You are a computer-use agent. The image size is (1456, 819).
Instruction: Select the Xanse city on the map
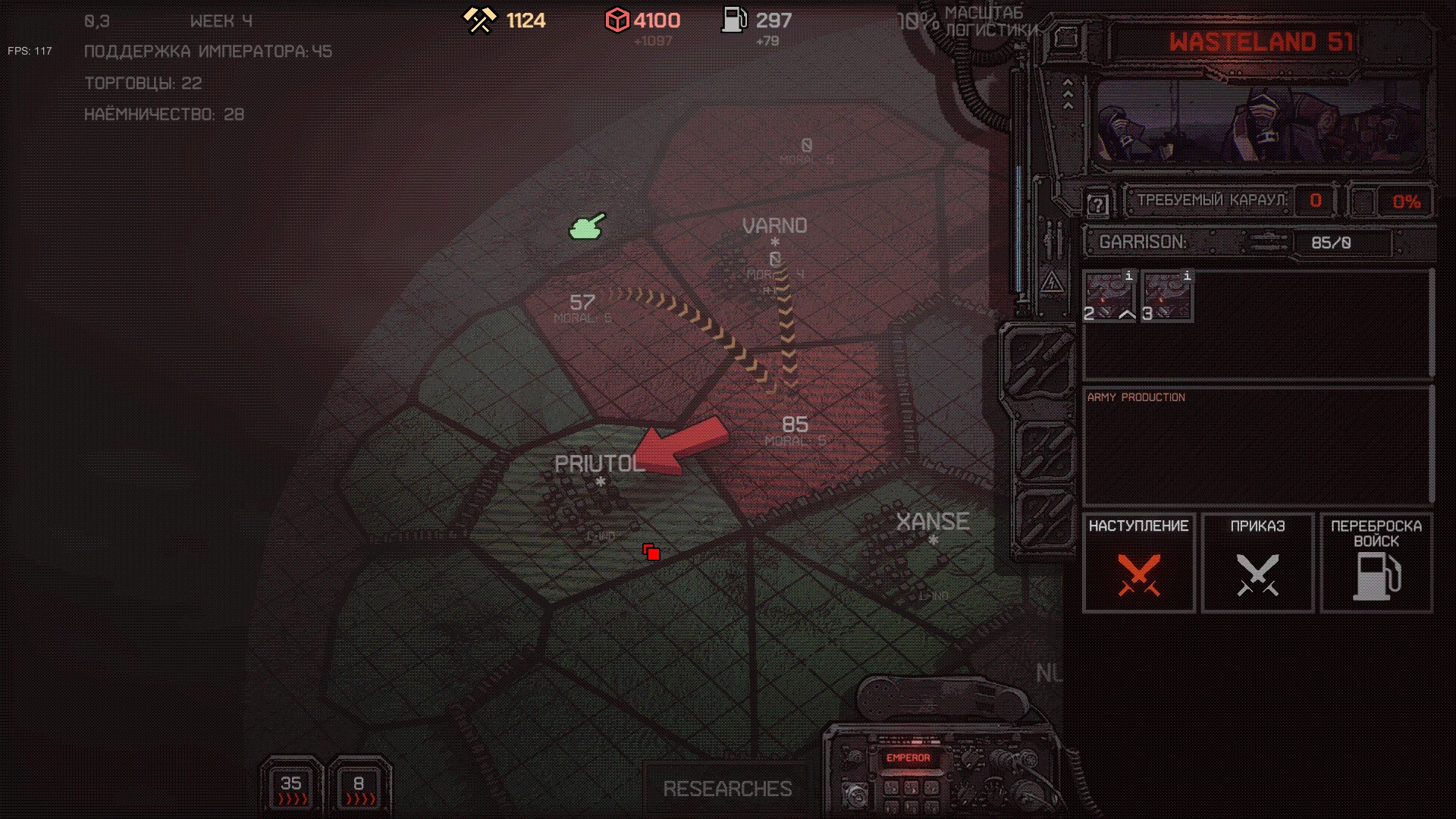[x=932, y=522]
